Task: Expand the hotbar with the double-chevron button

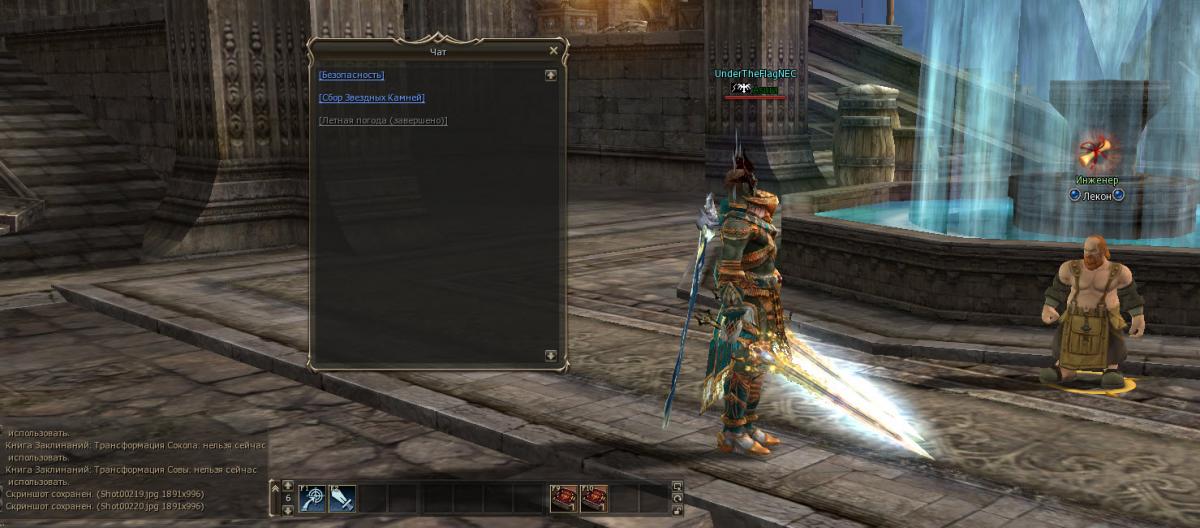Action: pyautogui.click(x=275, y=489)
